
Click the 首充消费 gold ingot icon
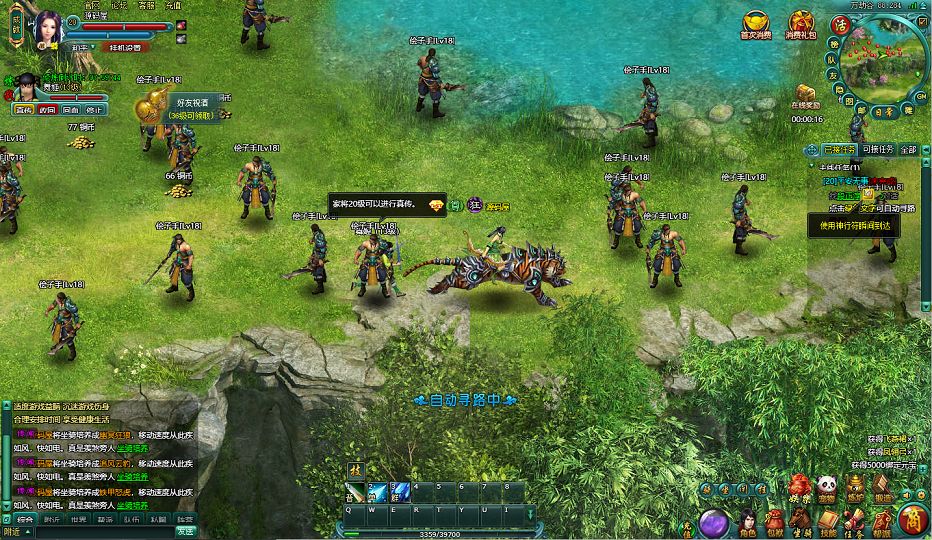click(x=755, y=23)
